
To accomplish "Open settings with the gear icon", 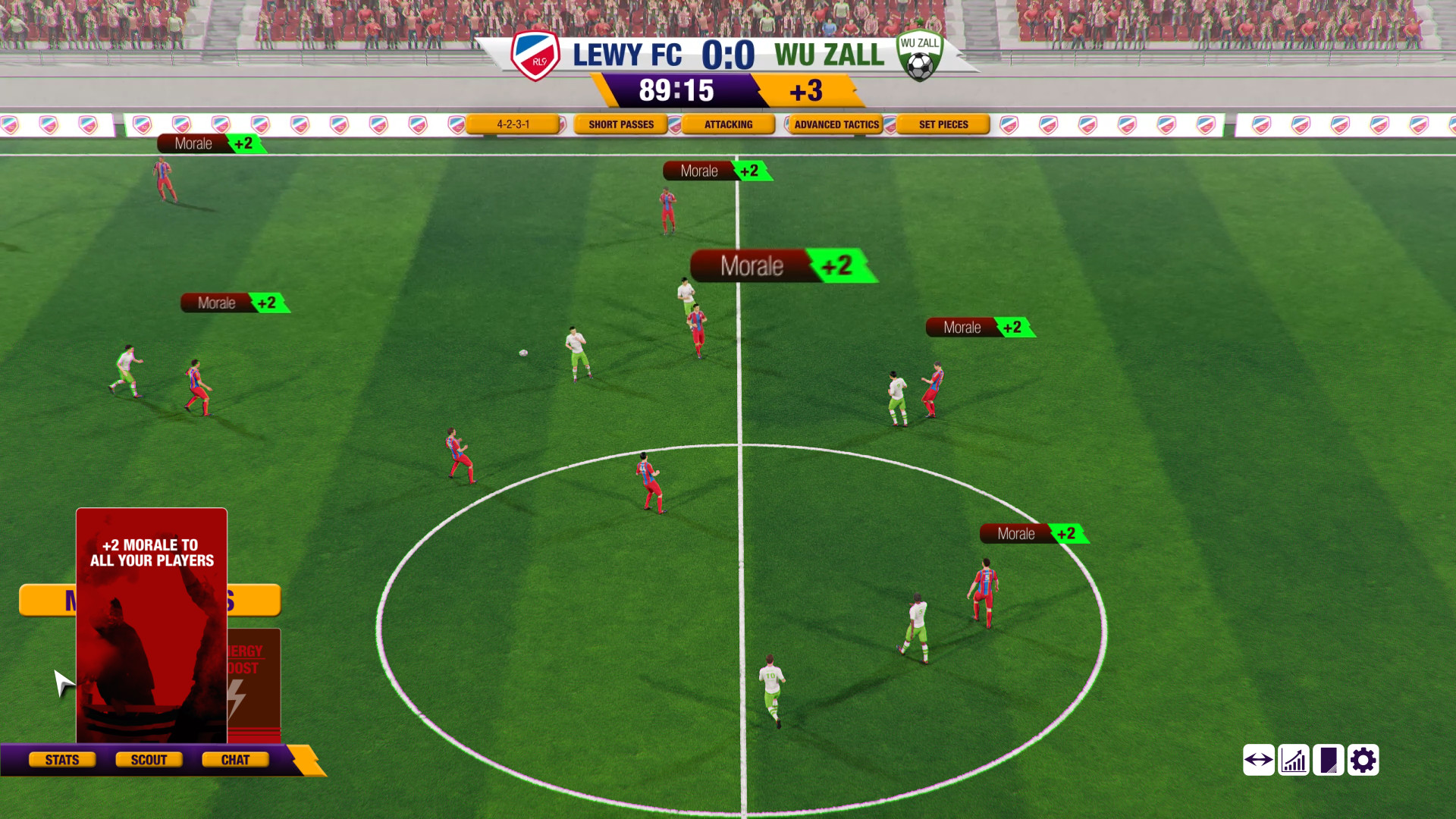I will click(x=1363, y=760).
